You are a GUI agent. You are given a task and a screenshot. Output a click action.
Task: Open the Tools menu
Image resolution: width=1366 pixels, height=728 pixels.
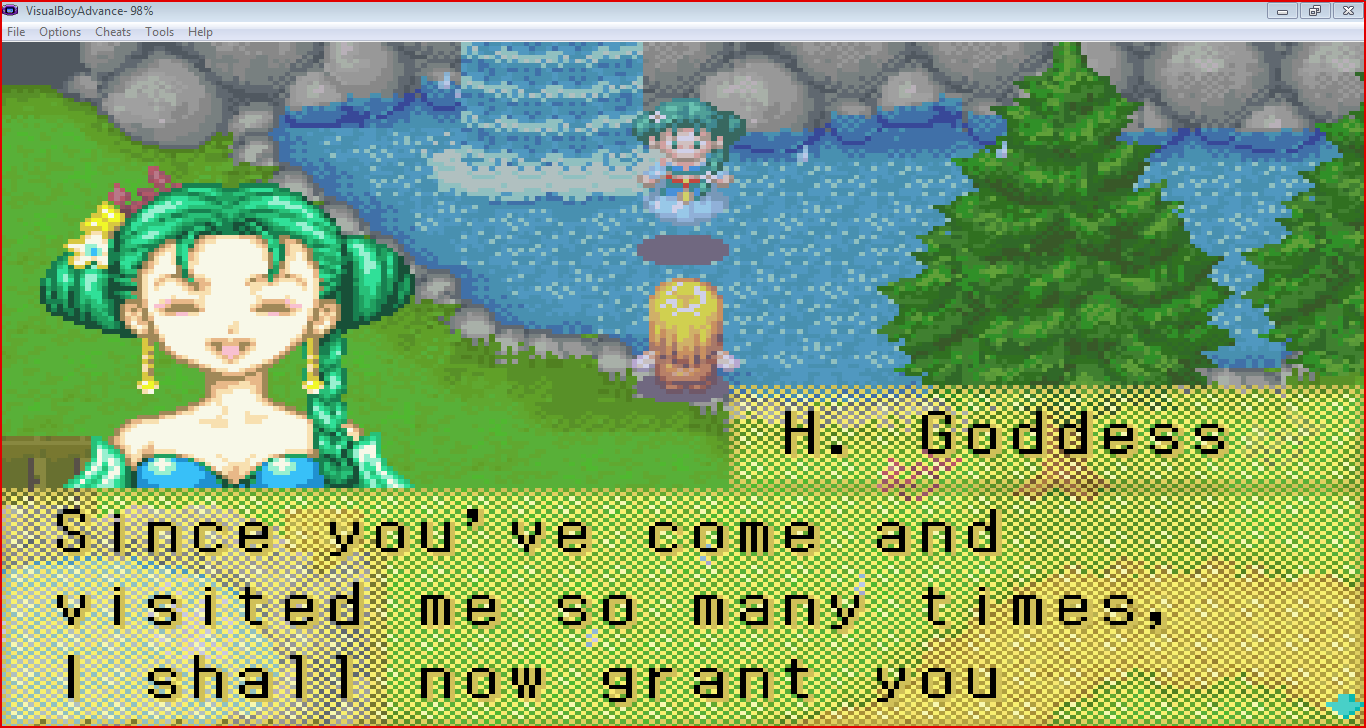(159, 31)
